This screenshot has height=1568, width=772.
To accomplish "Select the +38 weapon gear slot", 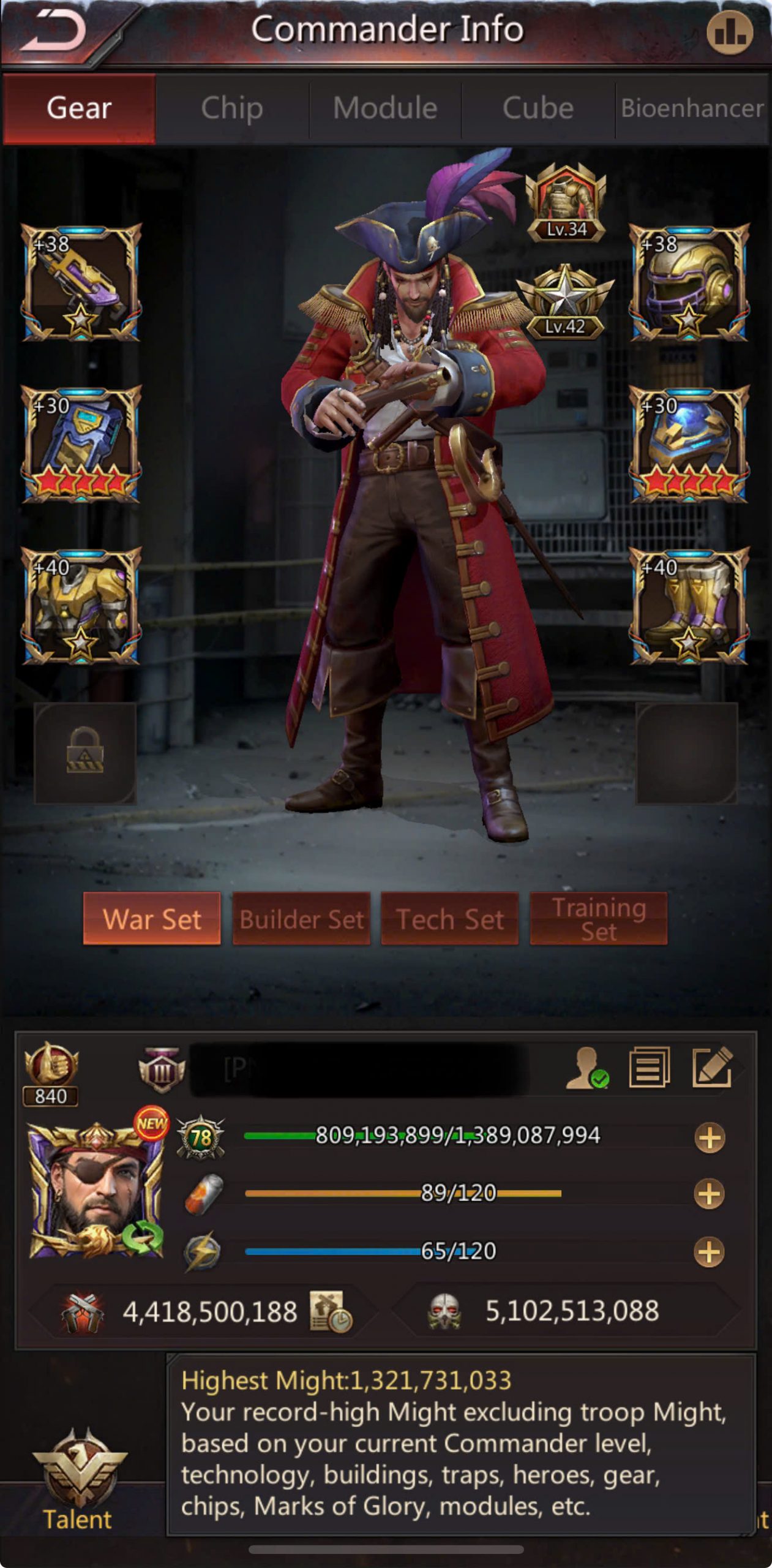I will tap(81, 282).
